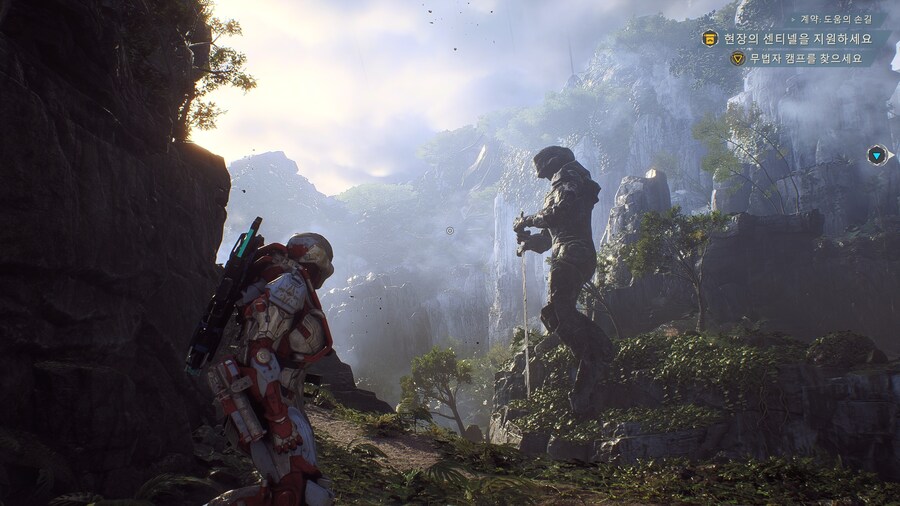Screen dimensions: 900x506
Task: Select the '무법자 캠프를 찾으세요' sub-objective
Action: coord(805,58)
